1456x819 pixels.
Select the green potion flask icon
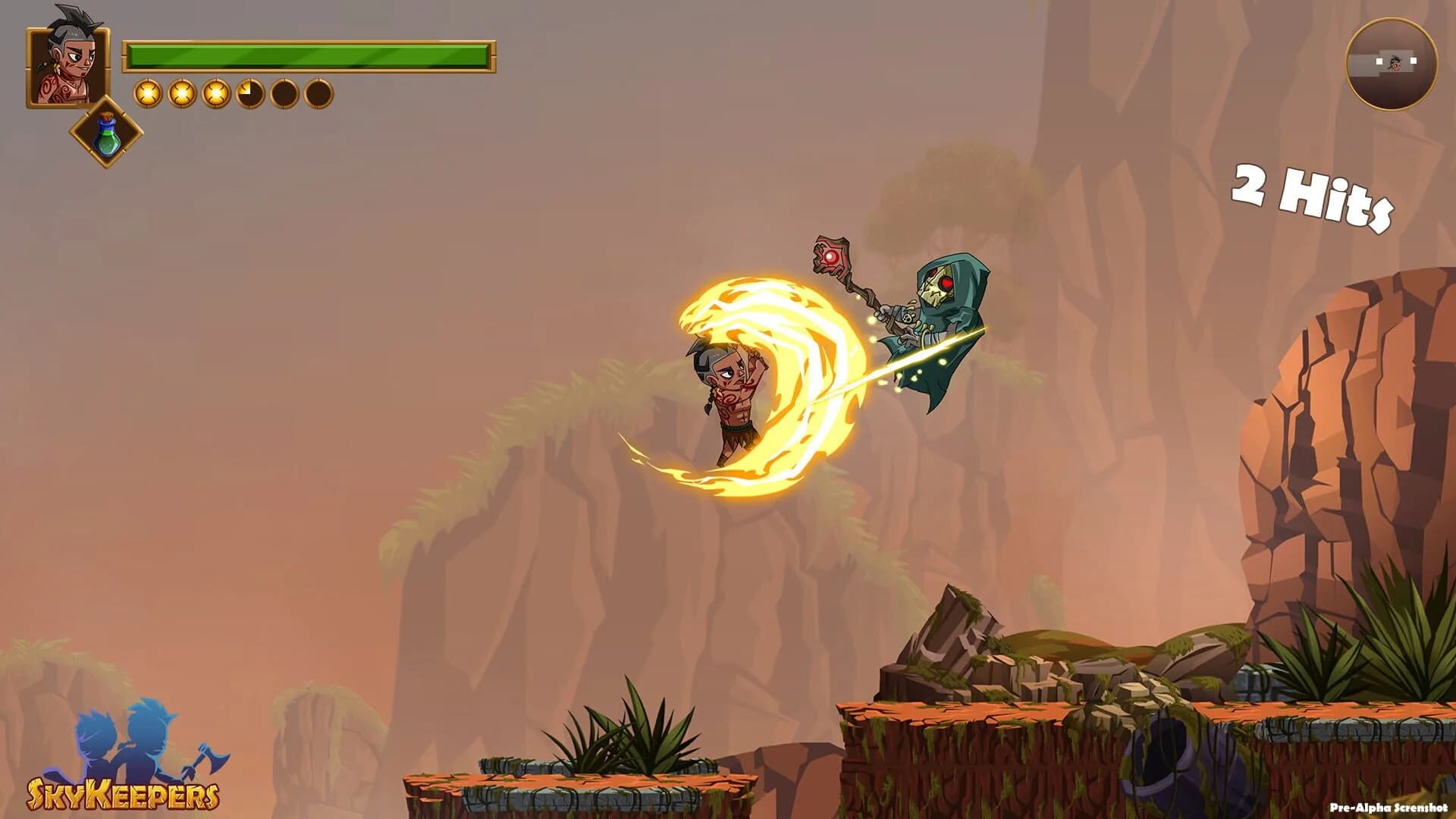coord(106,136)
